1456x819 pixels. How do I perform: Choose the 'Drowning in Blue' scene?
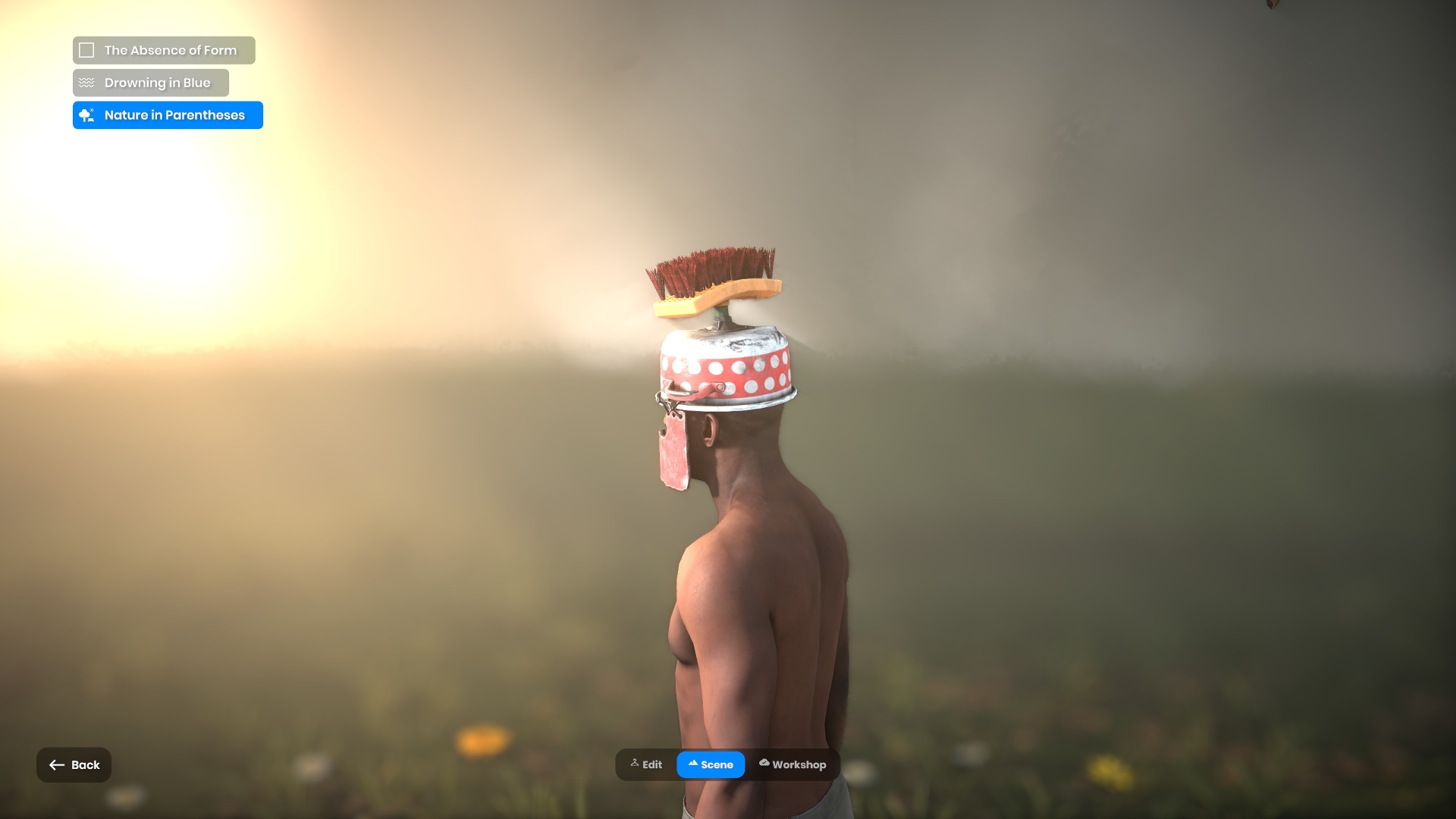(151, 83)
